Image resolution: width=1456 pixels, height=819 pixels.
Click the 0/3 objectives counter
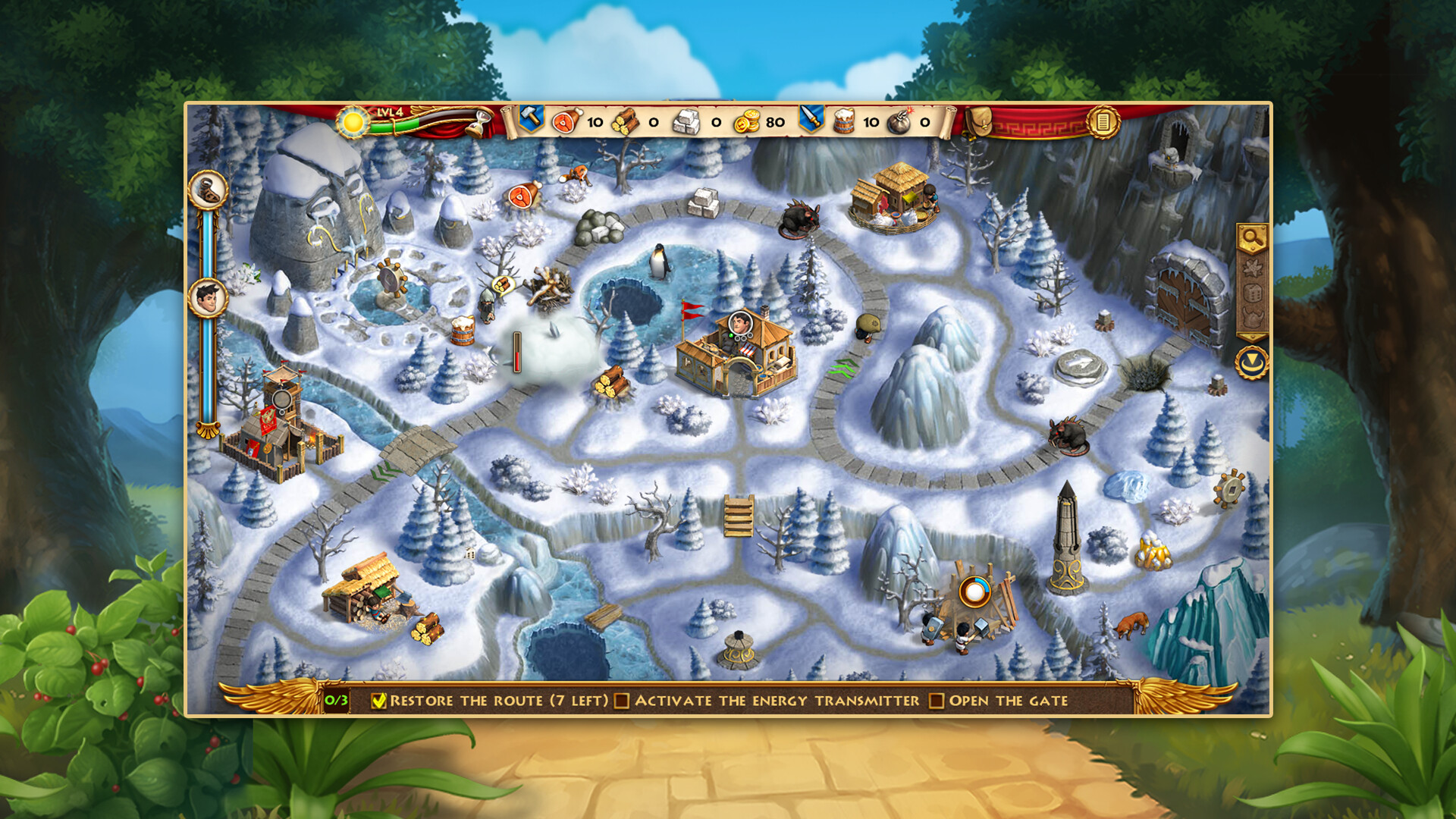[x=334, y=702]
